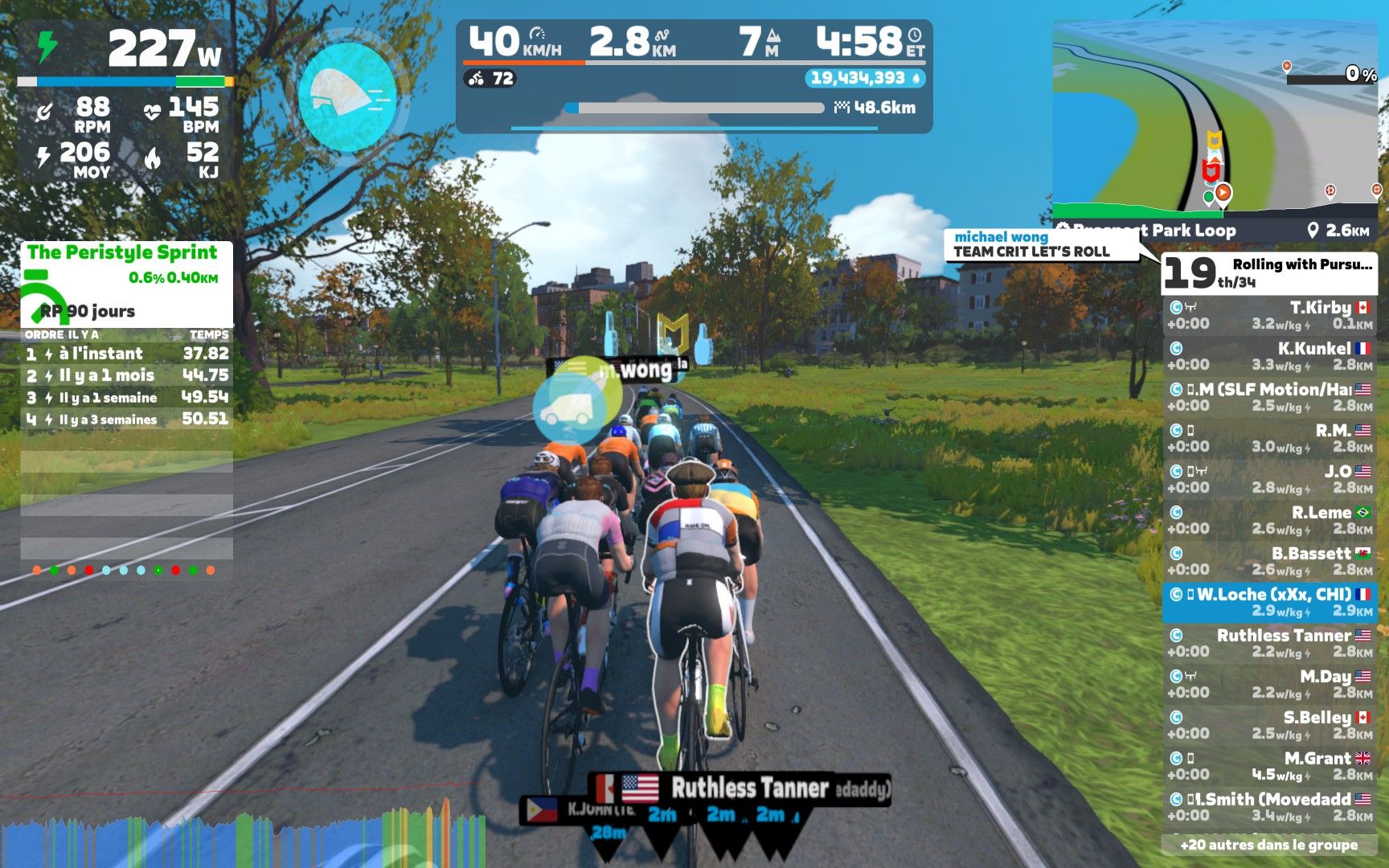Activate the aero helmet power-up icon
This screenshot has width=1389, height=868.
pyautogui.click(x=346, y=96)
